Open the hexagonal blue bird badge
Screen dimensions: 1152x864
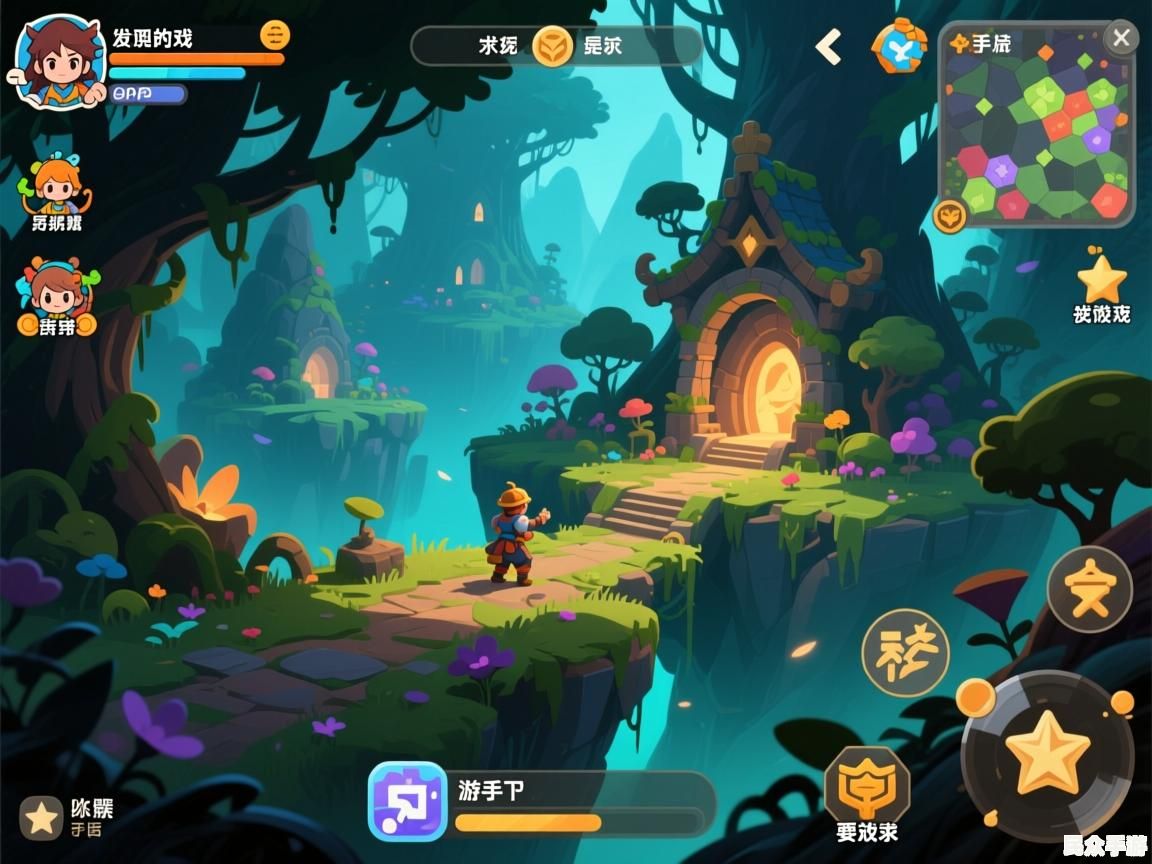899,47
